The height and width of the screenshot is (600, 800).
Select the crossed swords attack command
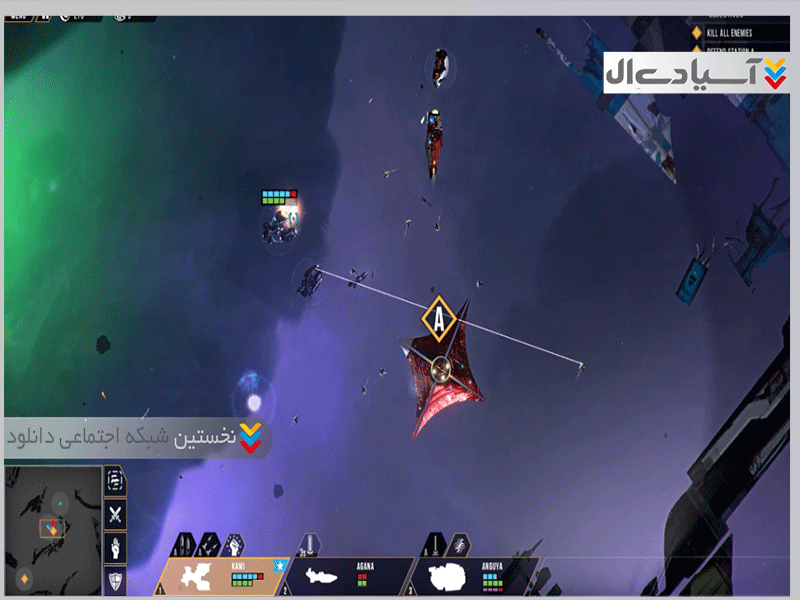116,514
